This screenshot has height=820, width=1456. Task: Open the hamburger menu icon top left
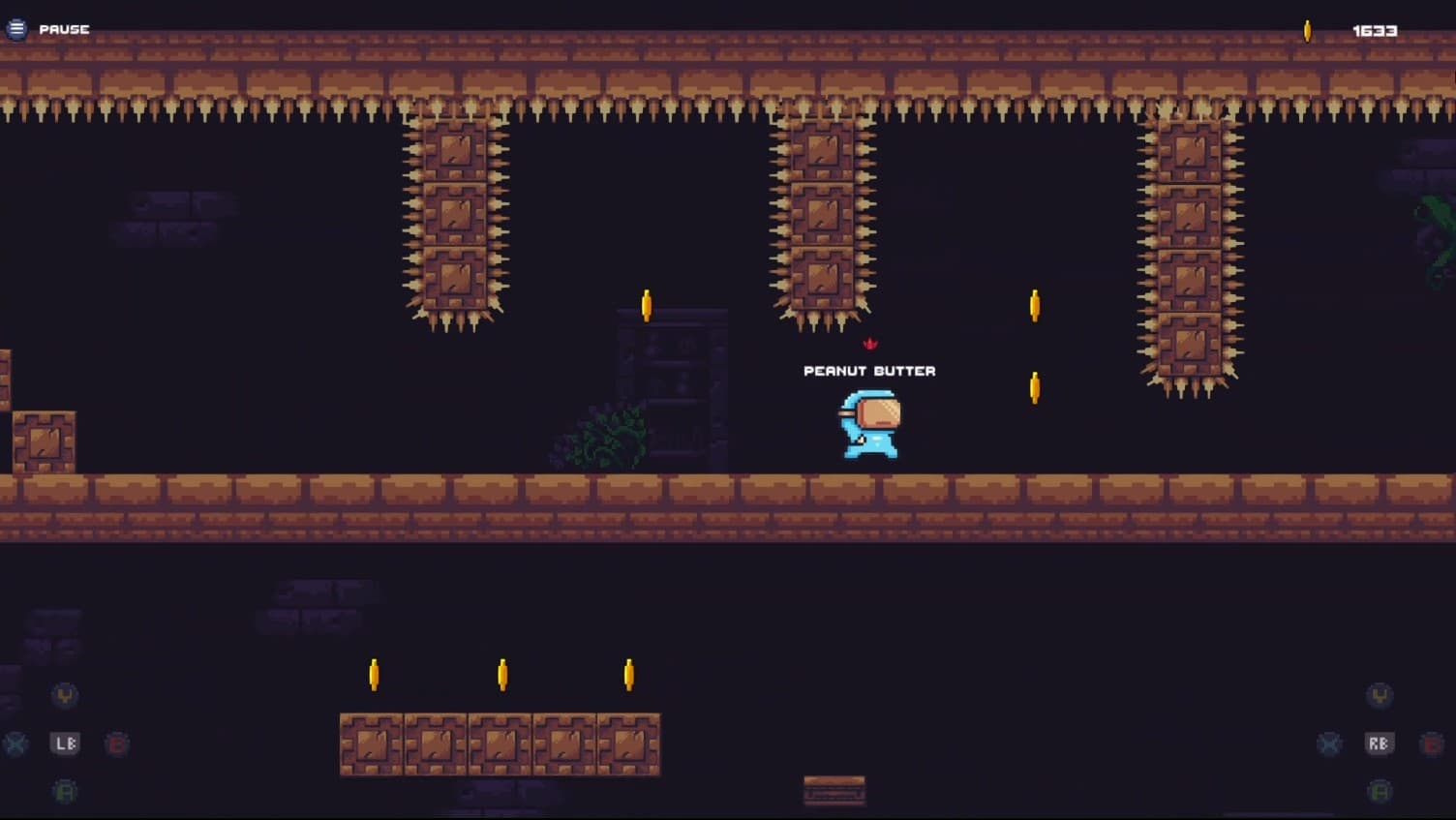[x=16, y=28]
